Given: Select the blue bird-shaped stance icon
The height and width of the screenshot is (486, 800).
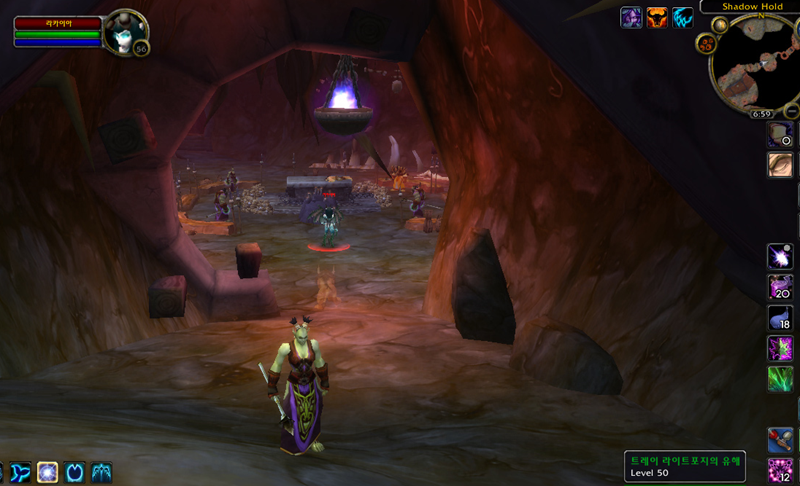Looking at the screenshot, I should coord(21,473).
